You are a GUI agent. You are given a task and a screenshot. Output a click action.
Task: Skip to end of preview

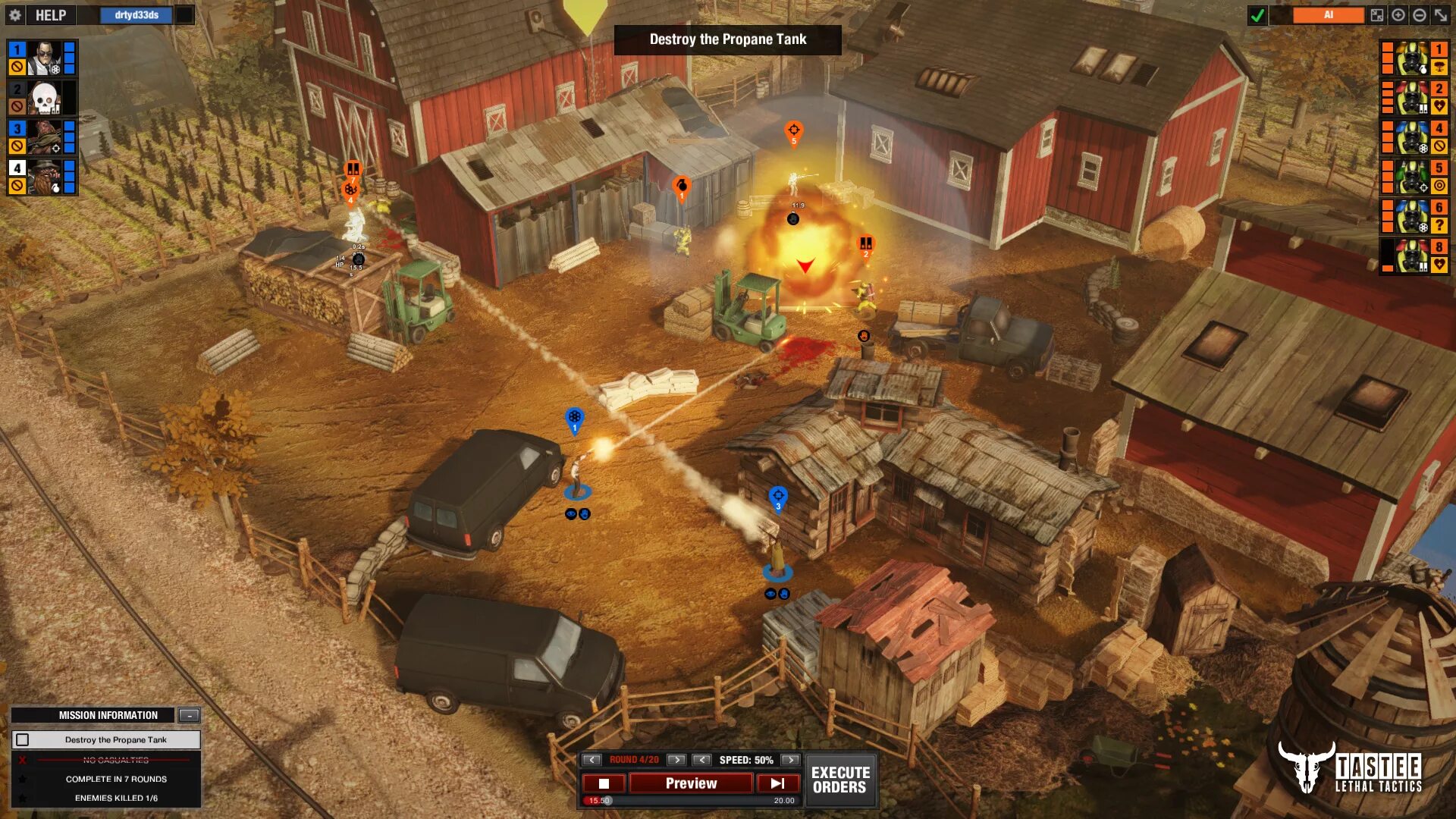777,783
